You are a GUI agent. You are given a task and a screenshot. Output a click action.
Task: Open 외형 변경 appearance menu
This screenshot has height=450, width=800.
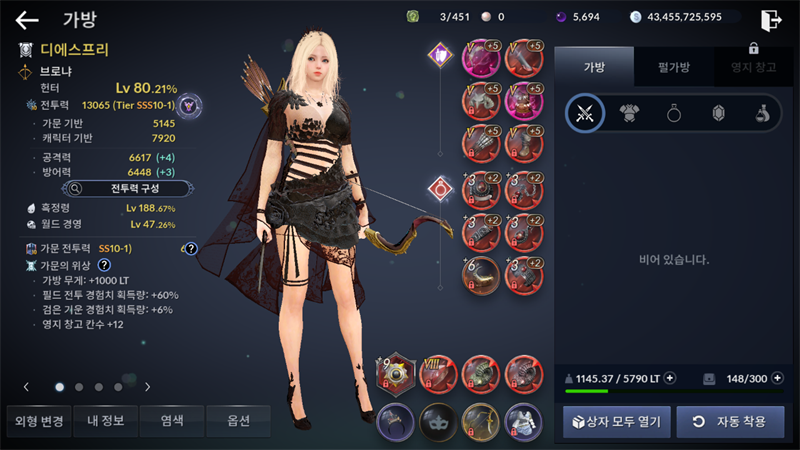coord(37,421)
